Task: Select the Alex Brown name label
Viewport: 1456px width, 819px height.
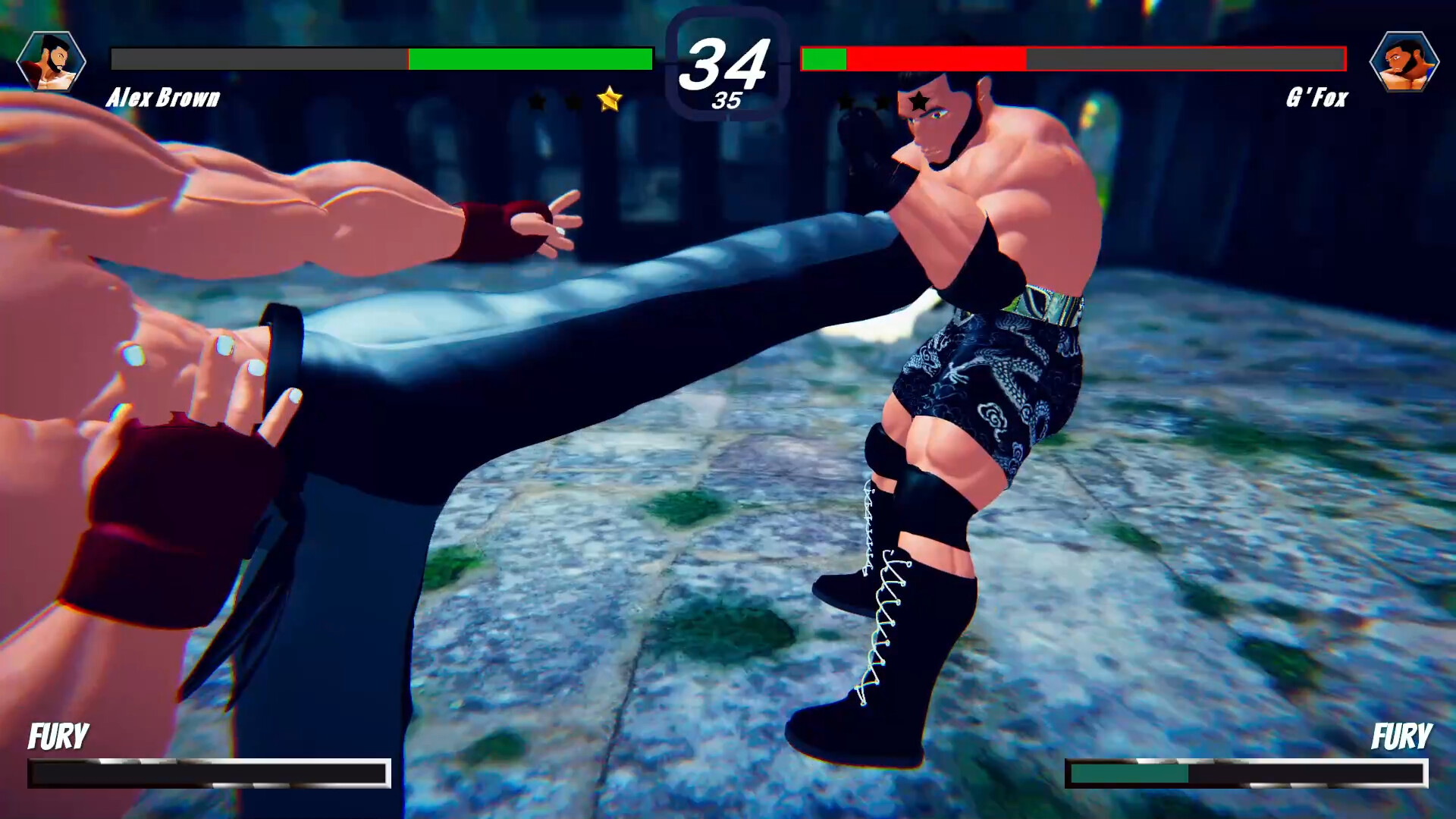Action: (x=164, y=99)
